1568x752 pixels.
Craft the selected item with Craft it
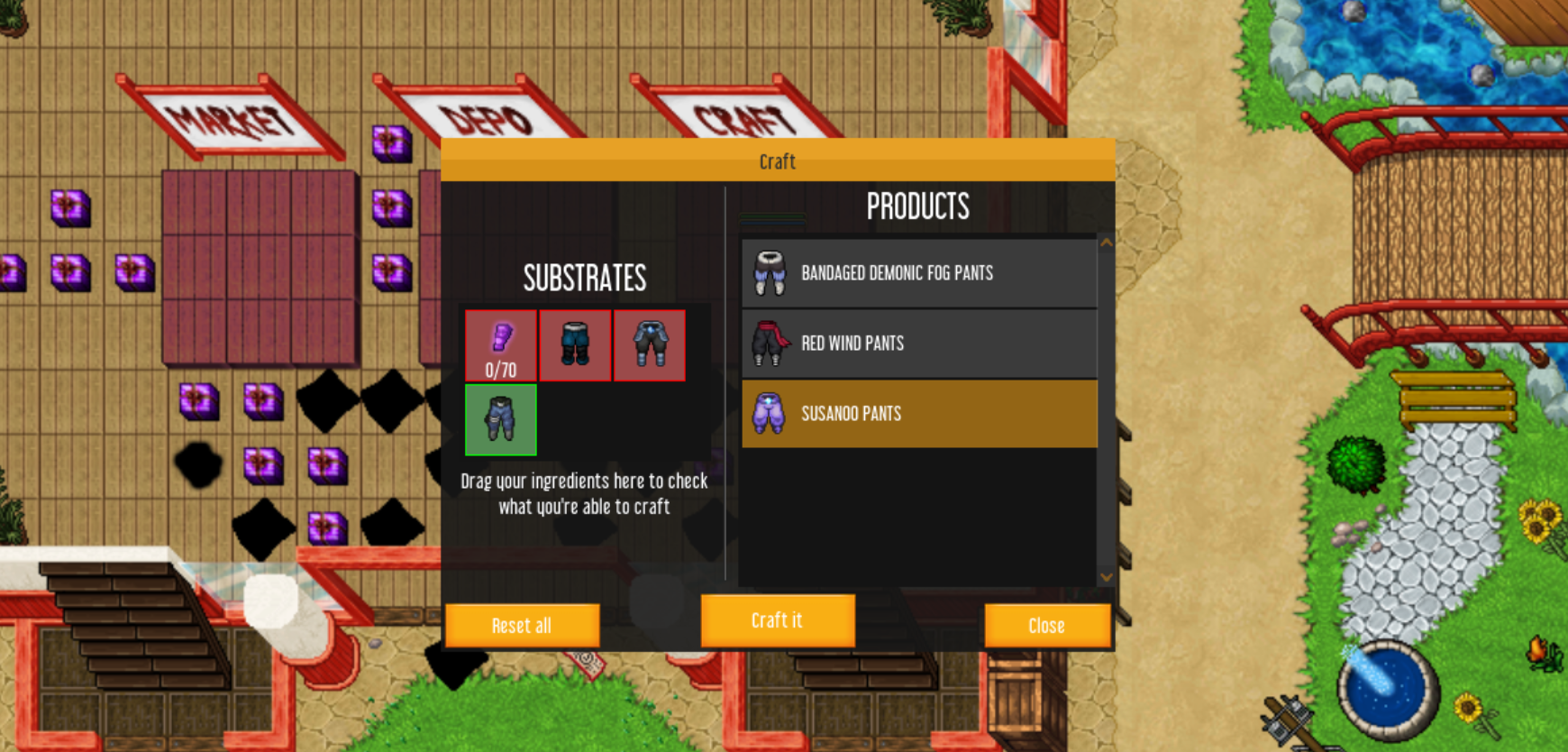(777, 620)
